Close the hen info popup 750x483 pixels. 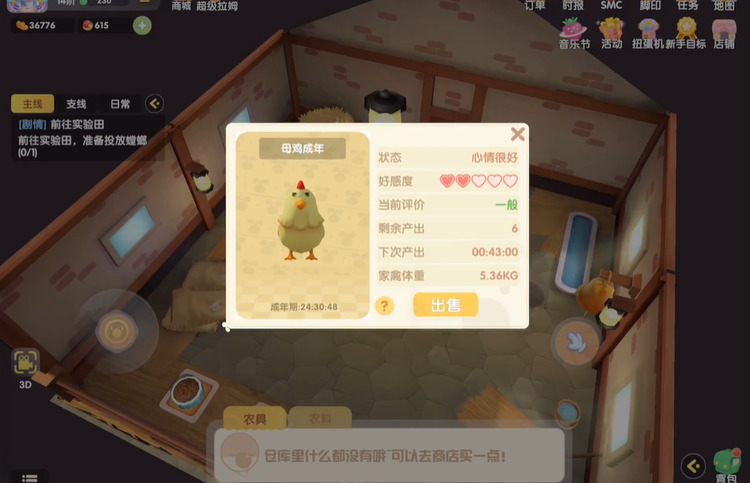click(517, 134)
